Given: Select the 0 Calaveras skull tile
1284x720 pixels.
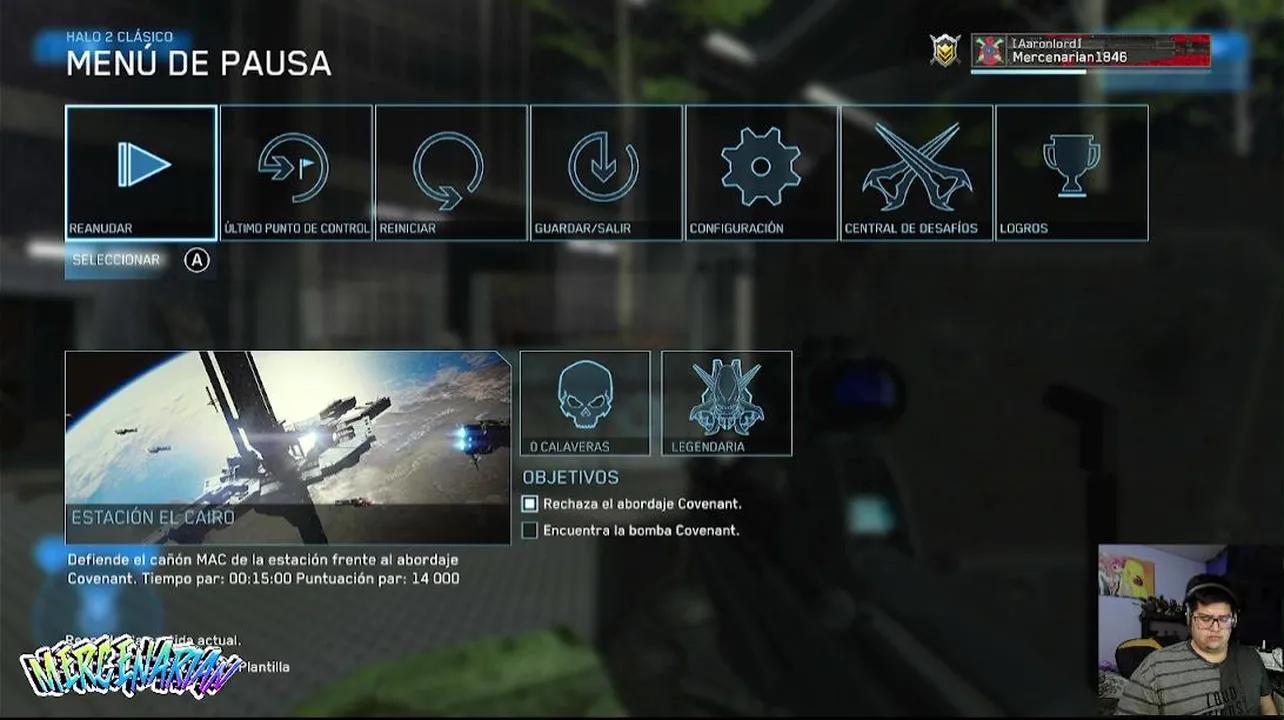Looking at the screenshot, I should pyautogui.click(x=585, y=403).
